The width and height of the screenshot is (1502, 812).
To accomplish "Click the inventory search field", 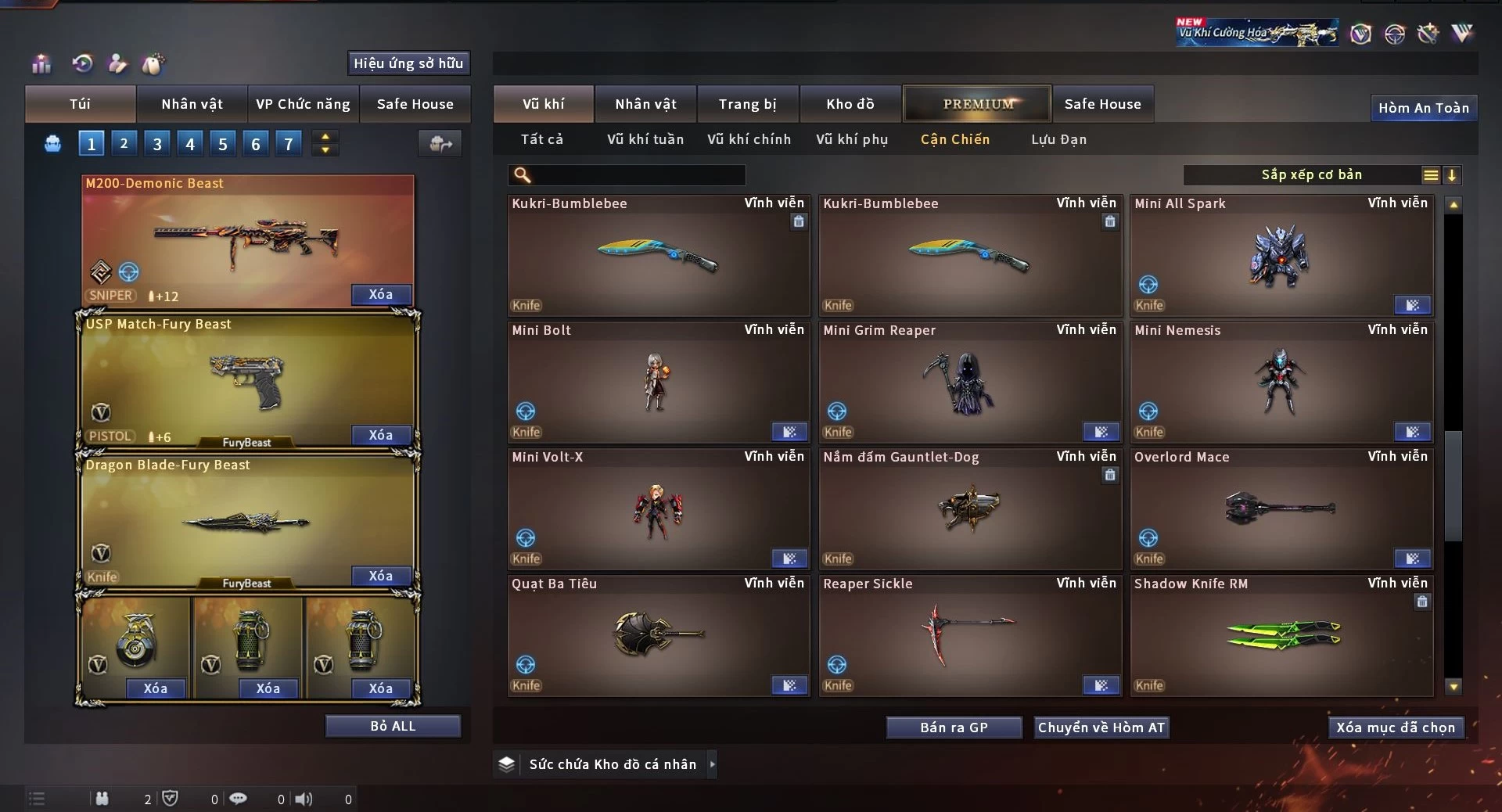I will (638, 175).
